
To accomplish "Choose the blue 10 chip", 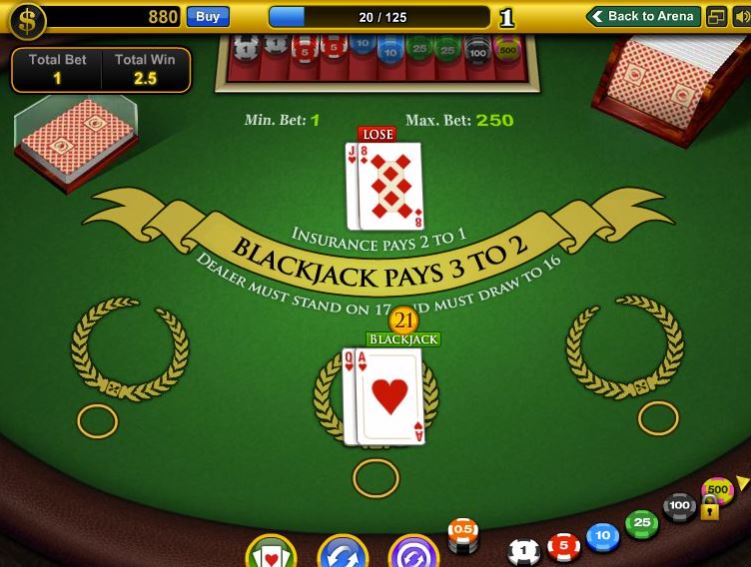I will pos(602,537).
